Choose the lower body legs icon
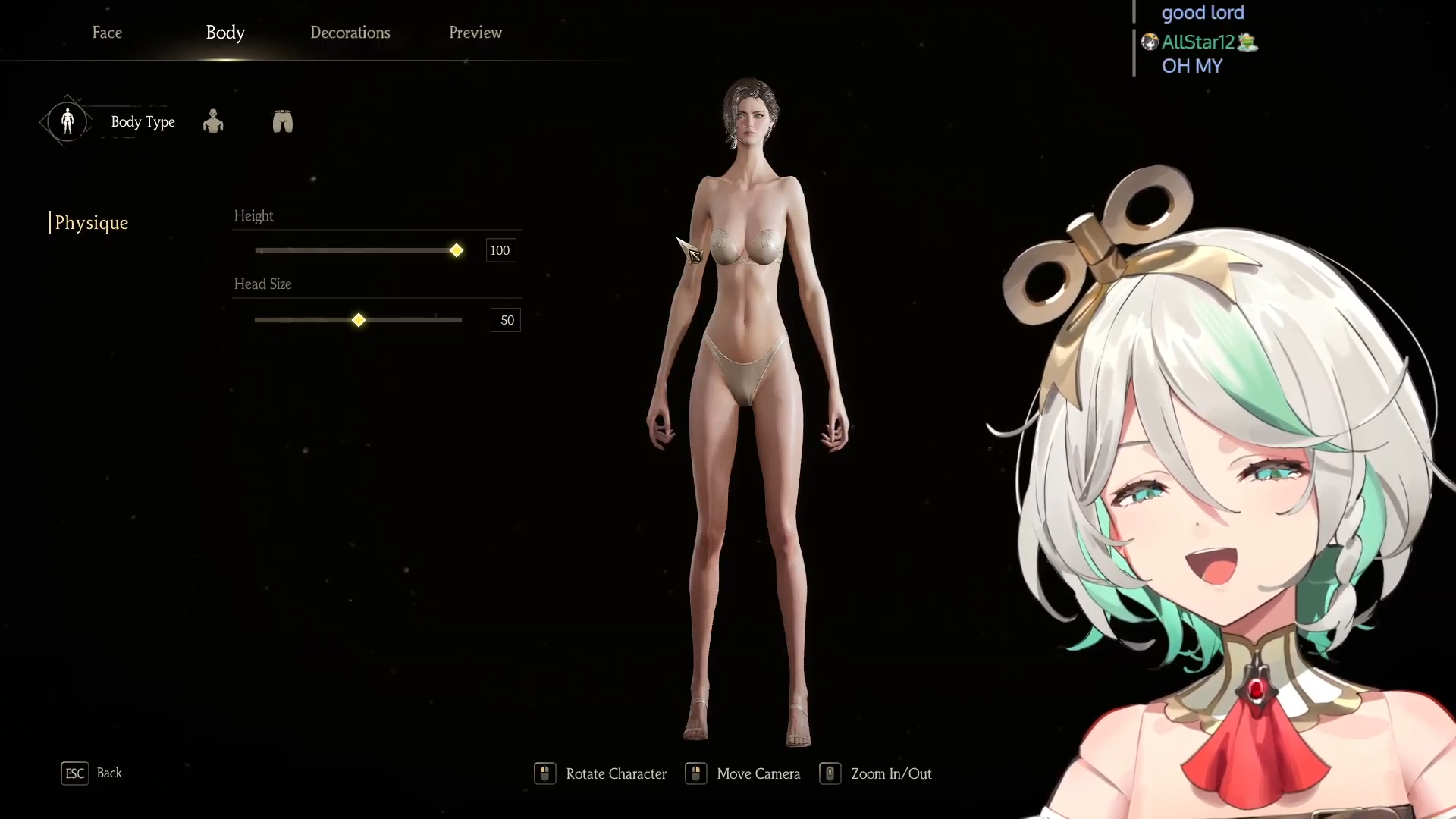Screen dimensions: 1456x819 tap(283, 121)
